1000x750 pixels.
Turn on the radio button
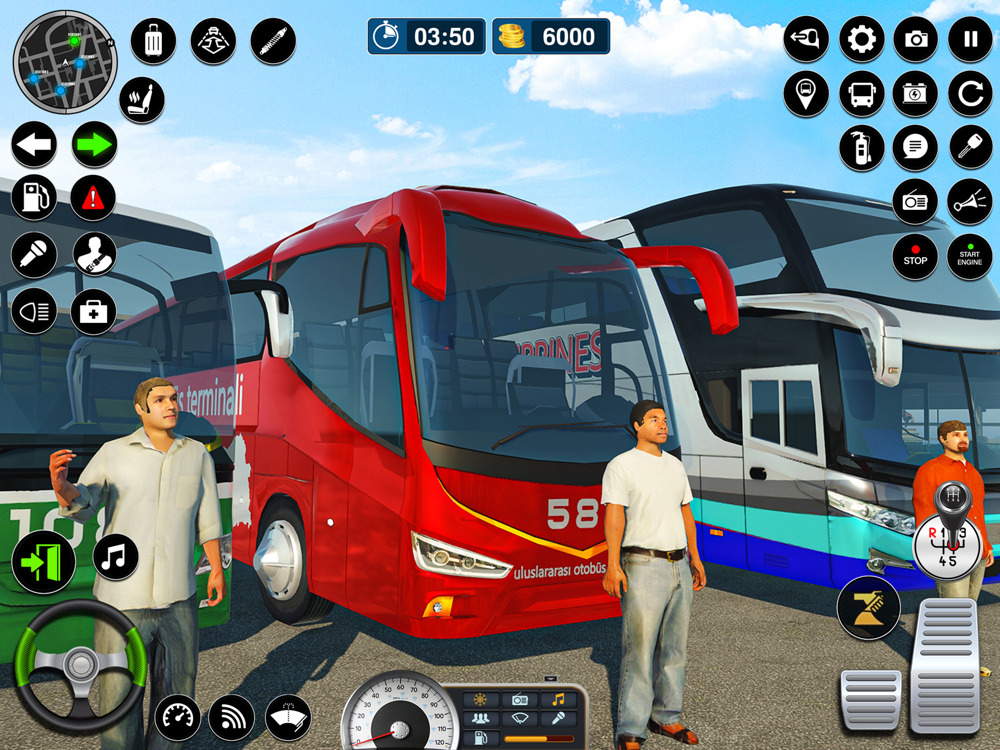(x=915, y=202)
